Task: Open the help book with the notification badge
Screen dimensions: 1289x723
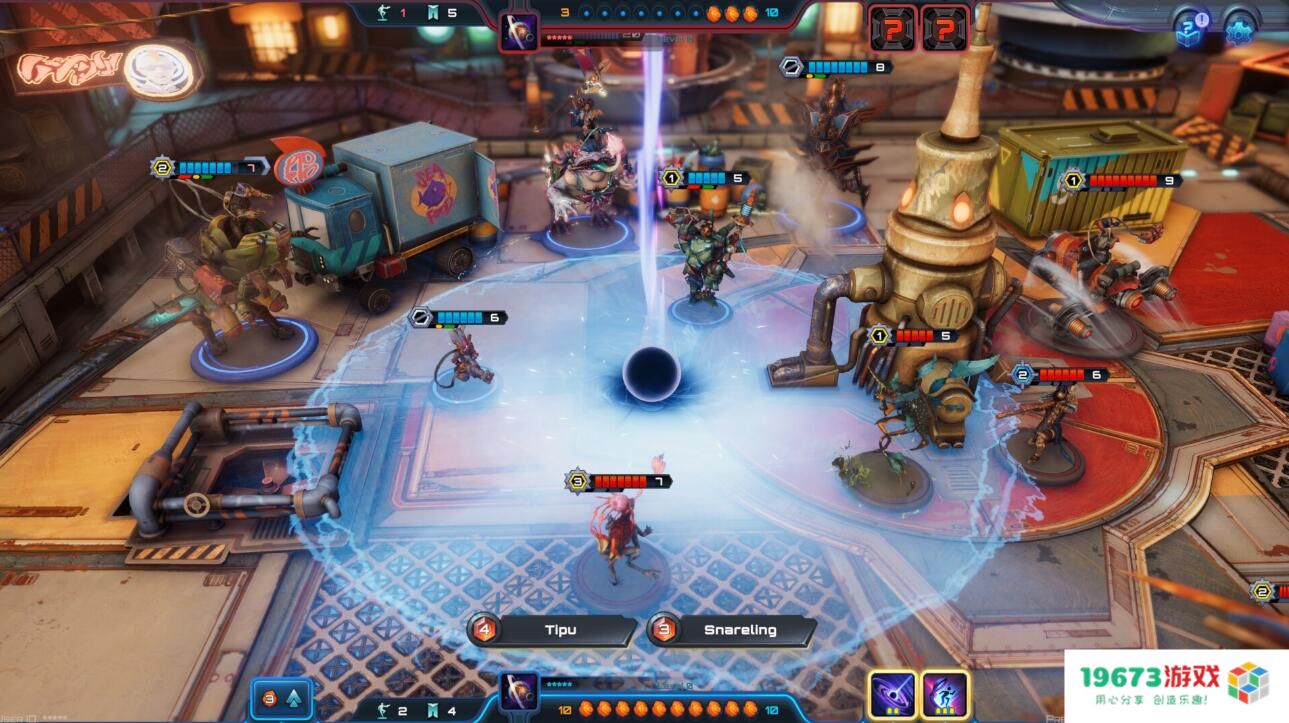Action: [1186, 30]
